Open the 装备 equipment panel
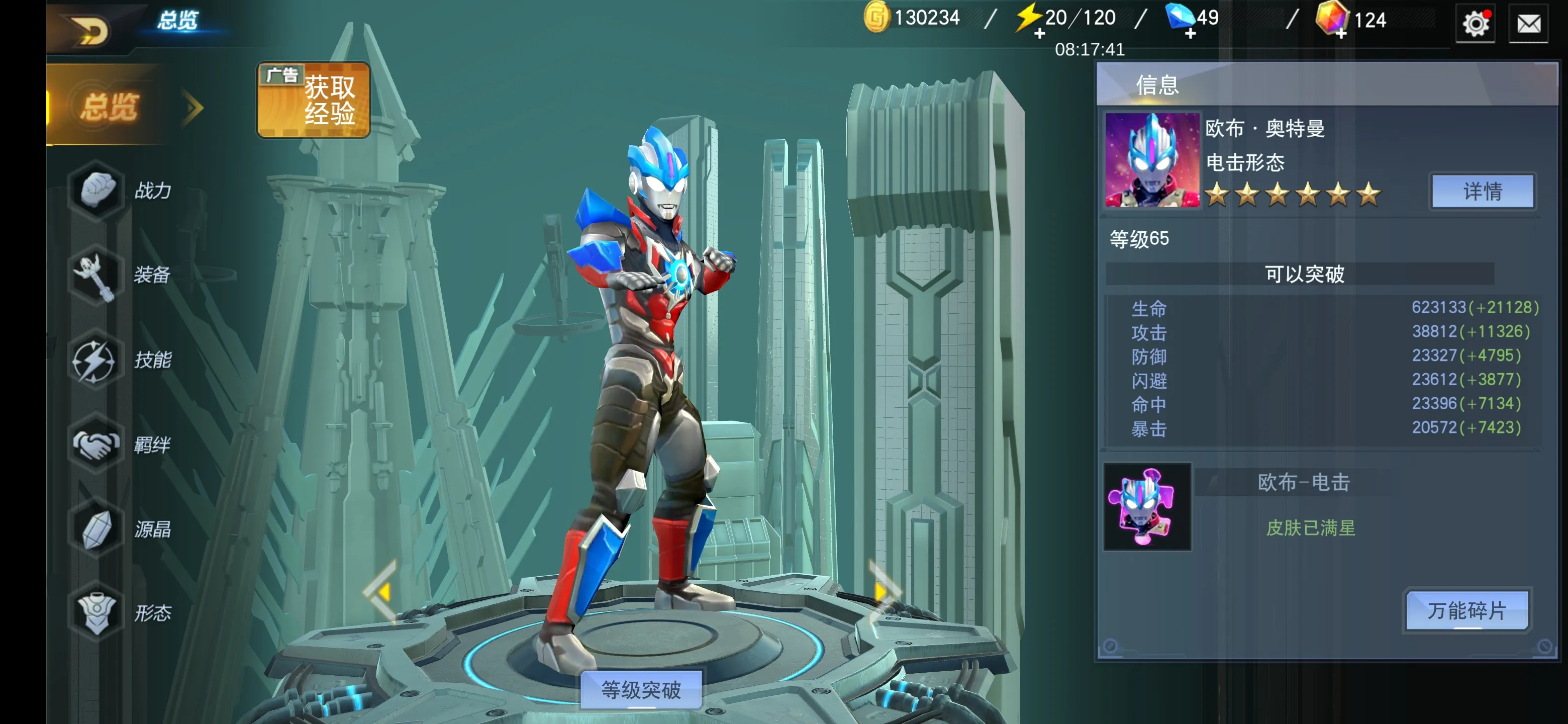Viewport: 1568px width, 724px height. point(94,275)
